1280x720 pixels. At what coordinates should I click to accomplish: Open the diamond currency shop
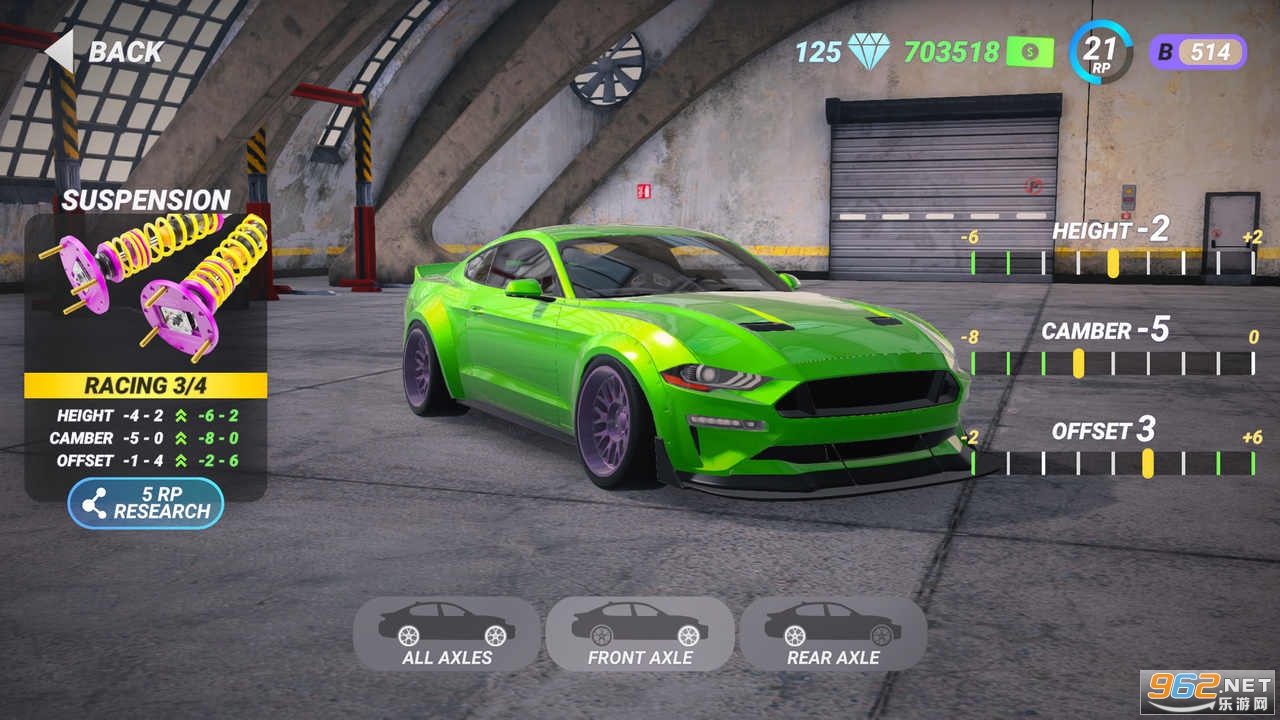tap(867, 51)
